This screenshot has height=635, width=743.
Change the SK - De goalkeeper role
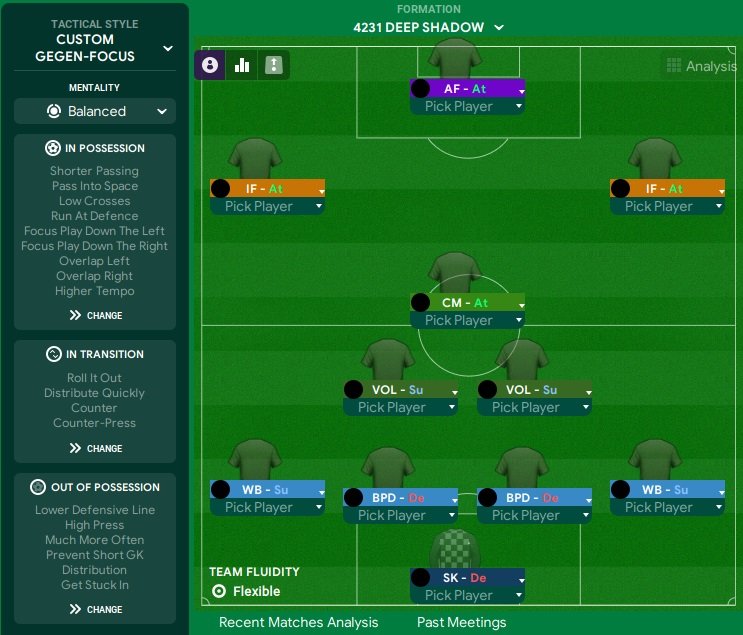467,578
